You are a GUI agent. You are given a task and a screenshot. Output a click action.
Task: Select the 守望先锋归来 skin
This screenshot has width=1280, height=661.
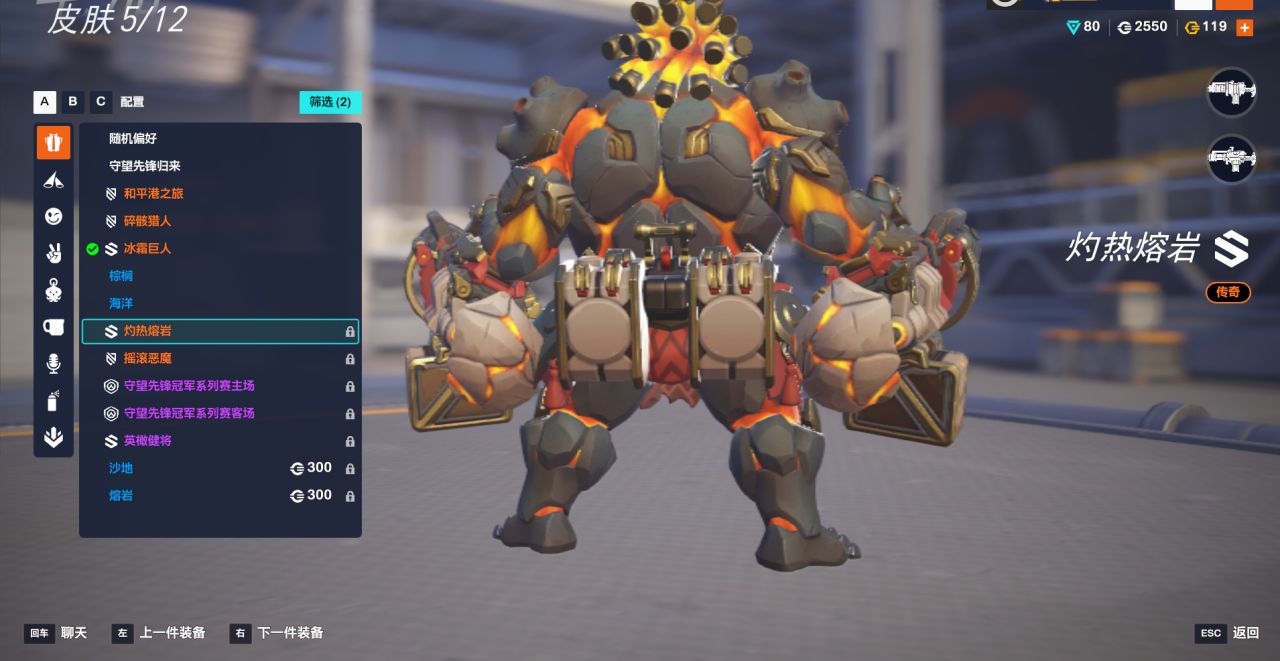click(x=145, y=166)
